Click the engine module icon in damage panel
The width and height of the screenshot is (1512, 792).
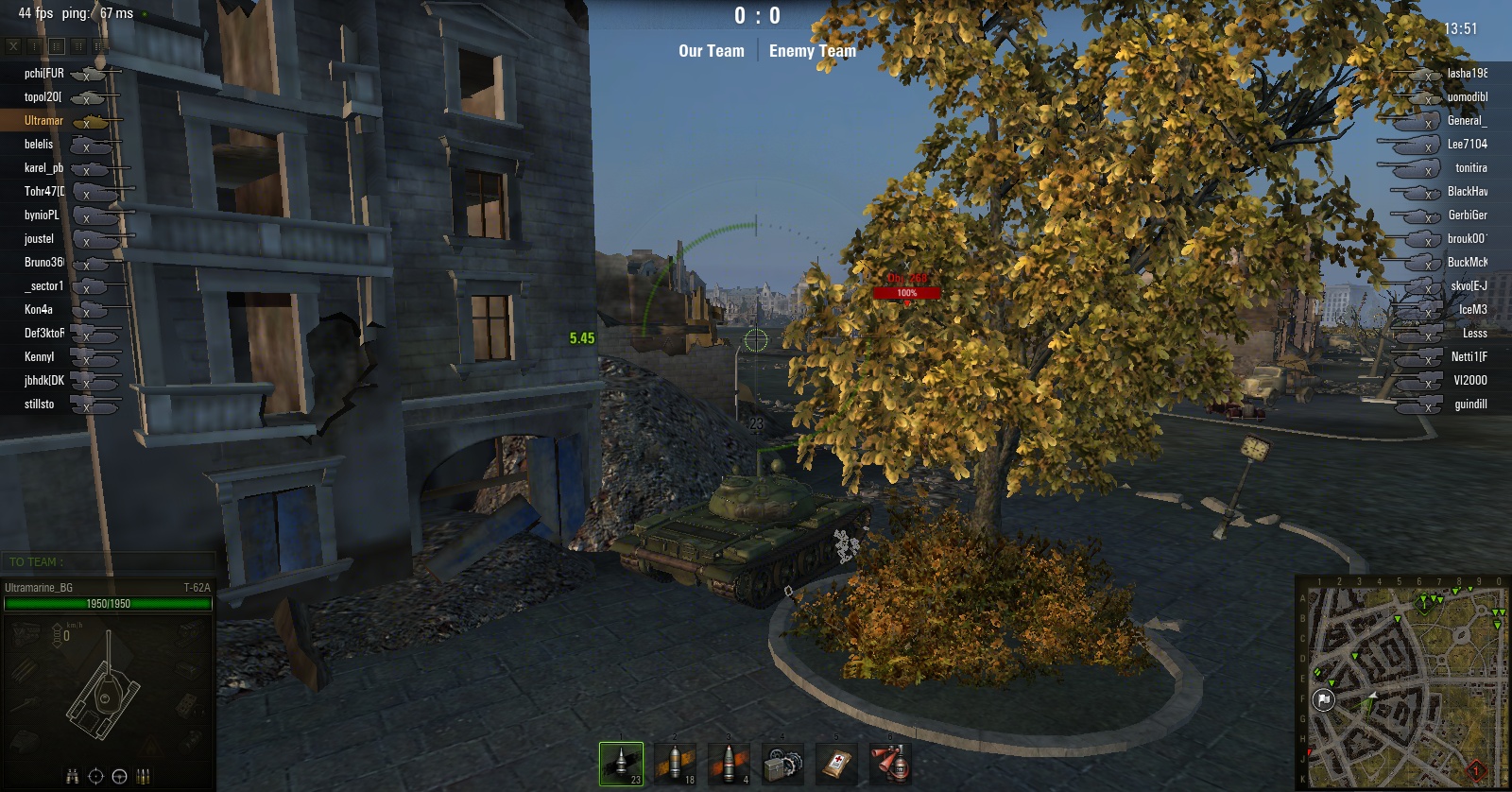click(26, 631)
